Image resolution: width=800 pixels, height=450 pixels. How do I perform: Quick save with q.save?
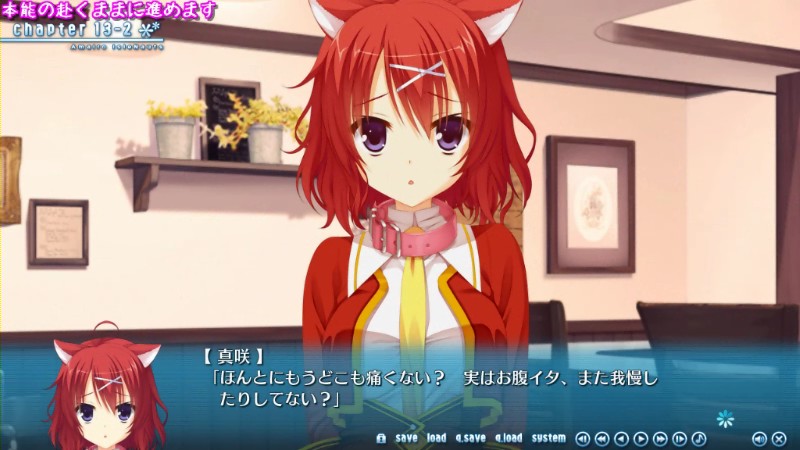point(469,438)
